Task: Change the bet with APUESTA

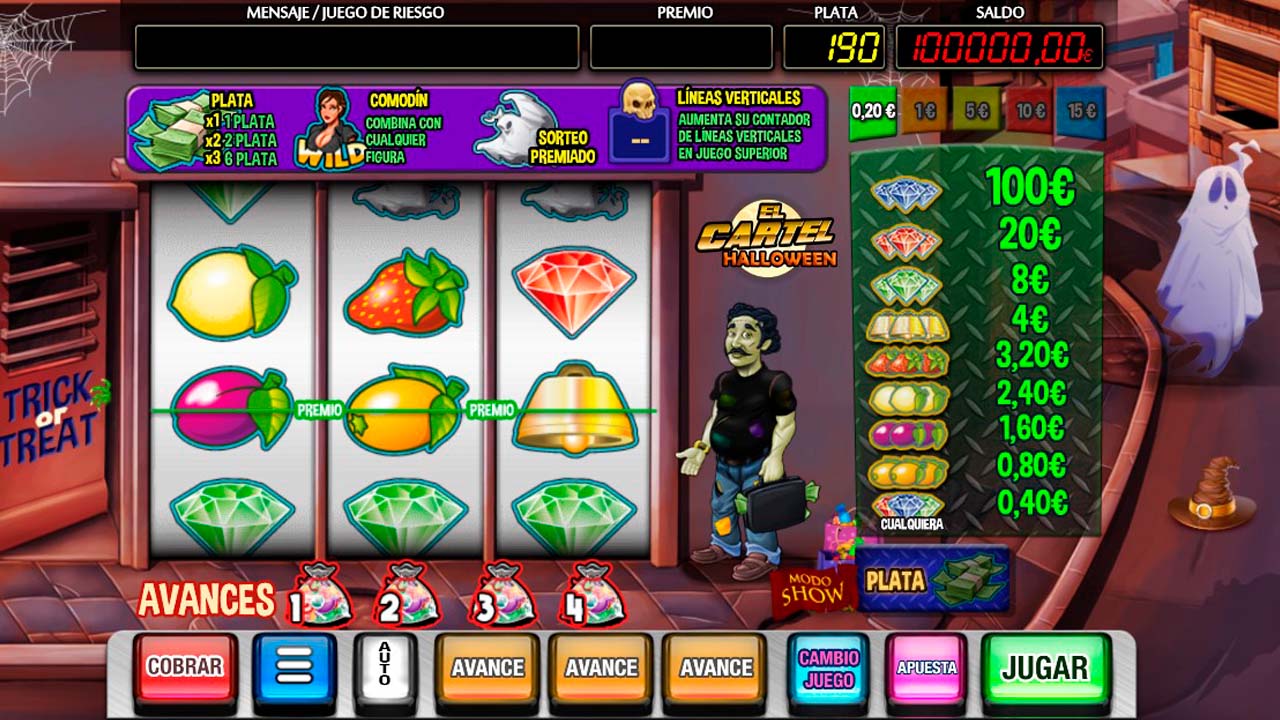Action: (926, 667)
